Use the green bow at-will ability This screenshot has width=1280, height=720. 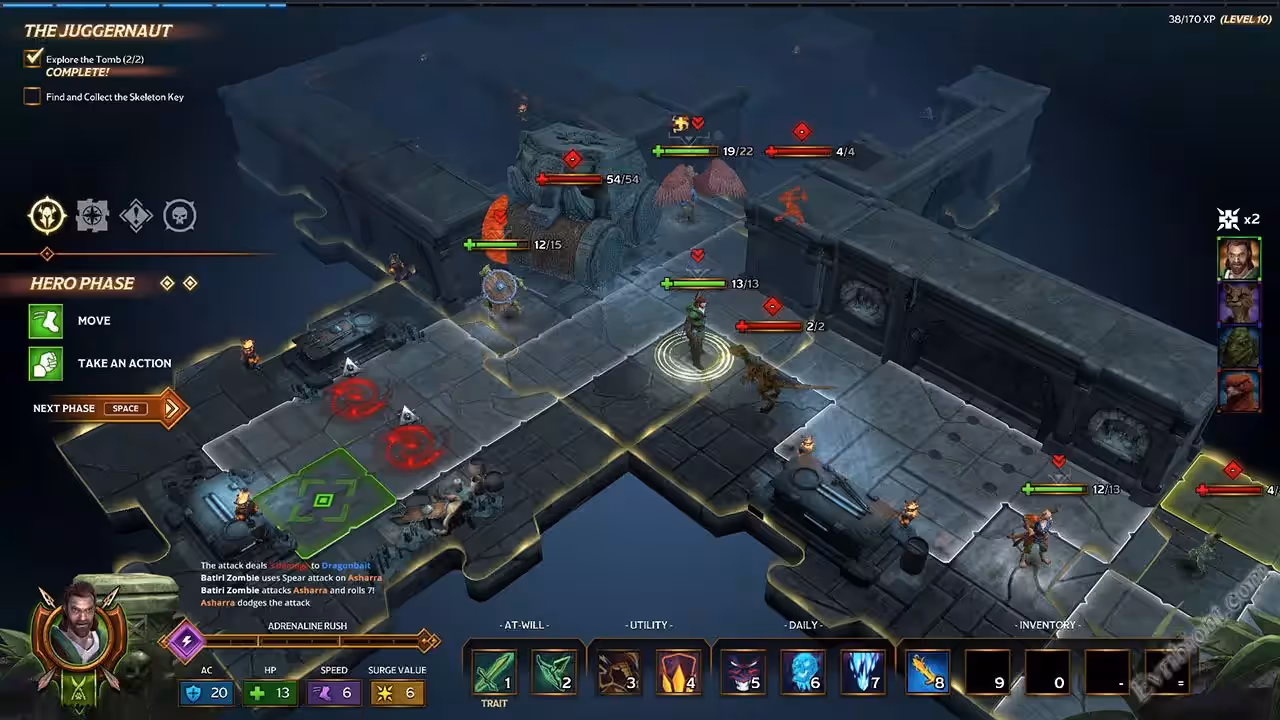[554, 671]
